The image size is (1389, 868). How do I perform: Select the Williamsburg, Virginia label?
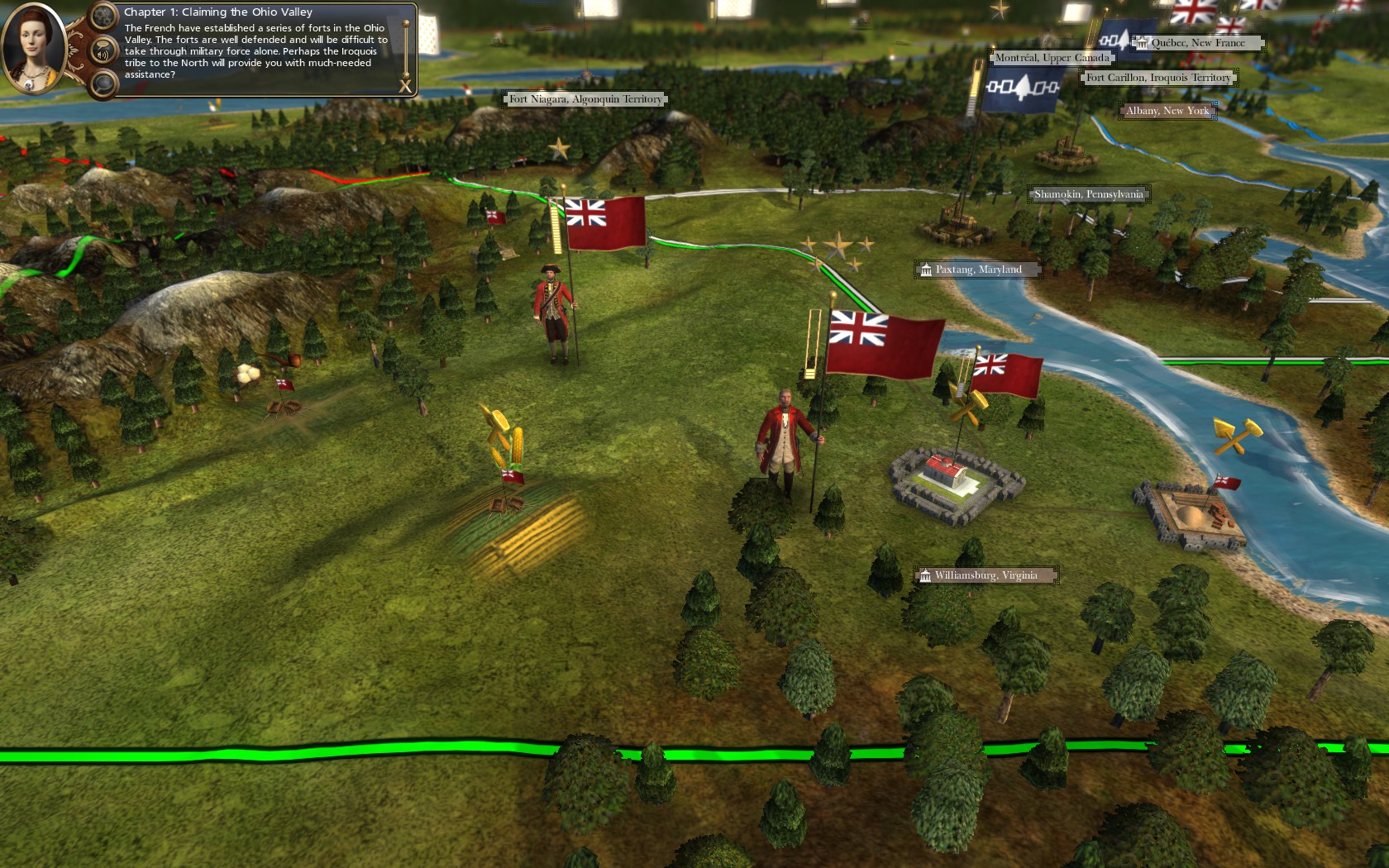point(986,575)
